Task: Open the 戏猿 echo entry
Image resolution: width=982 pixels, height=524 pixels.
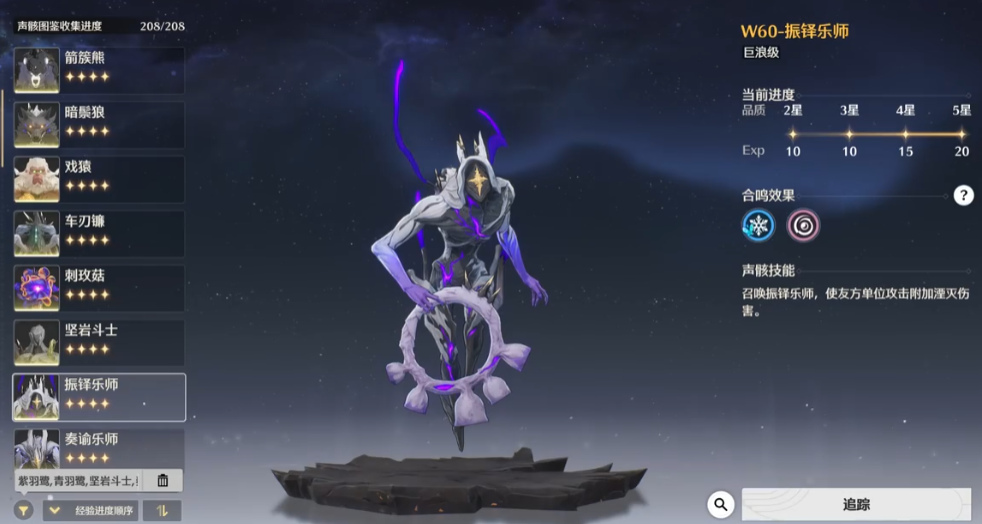Action: (x=98, y=179)
